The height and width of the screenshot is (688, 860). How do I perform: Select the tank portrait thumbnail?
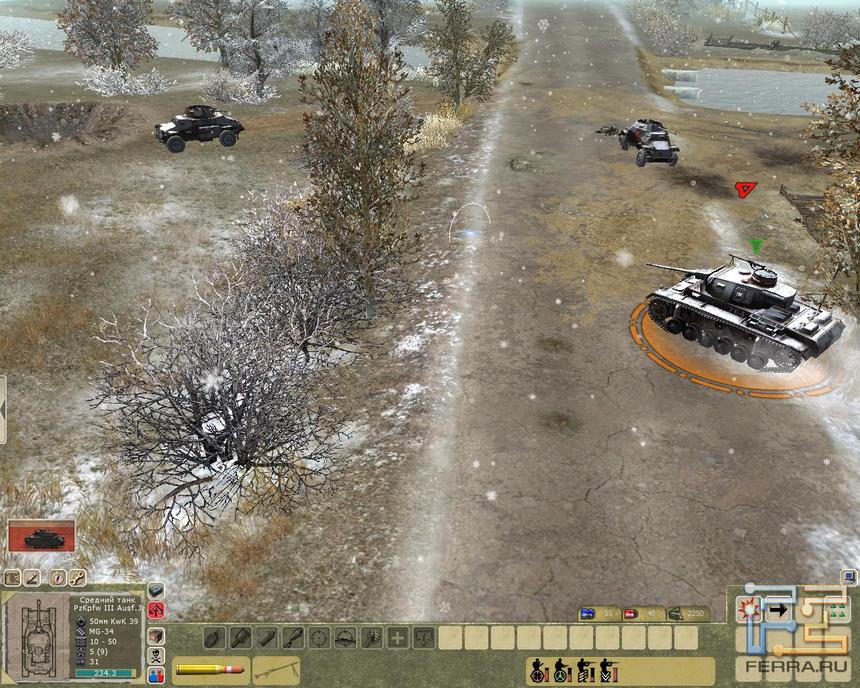[x=42, y=536]
